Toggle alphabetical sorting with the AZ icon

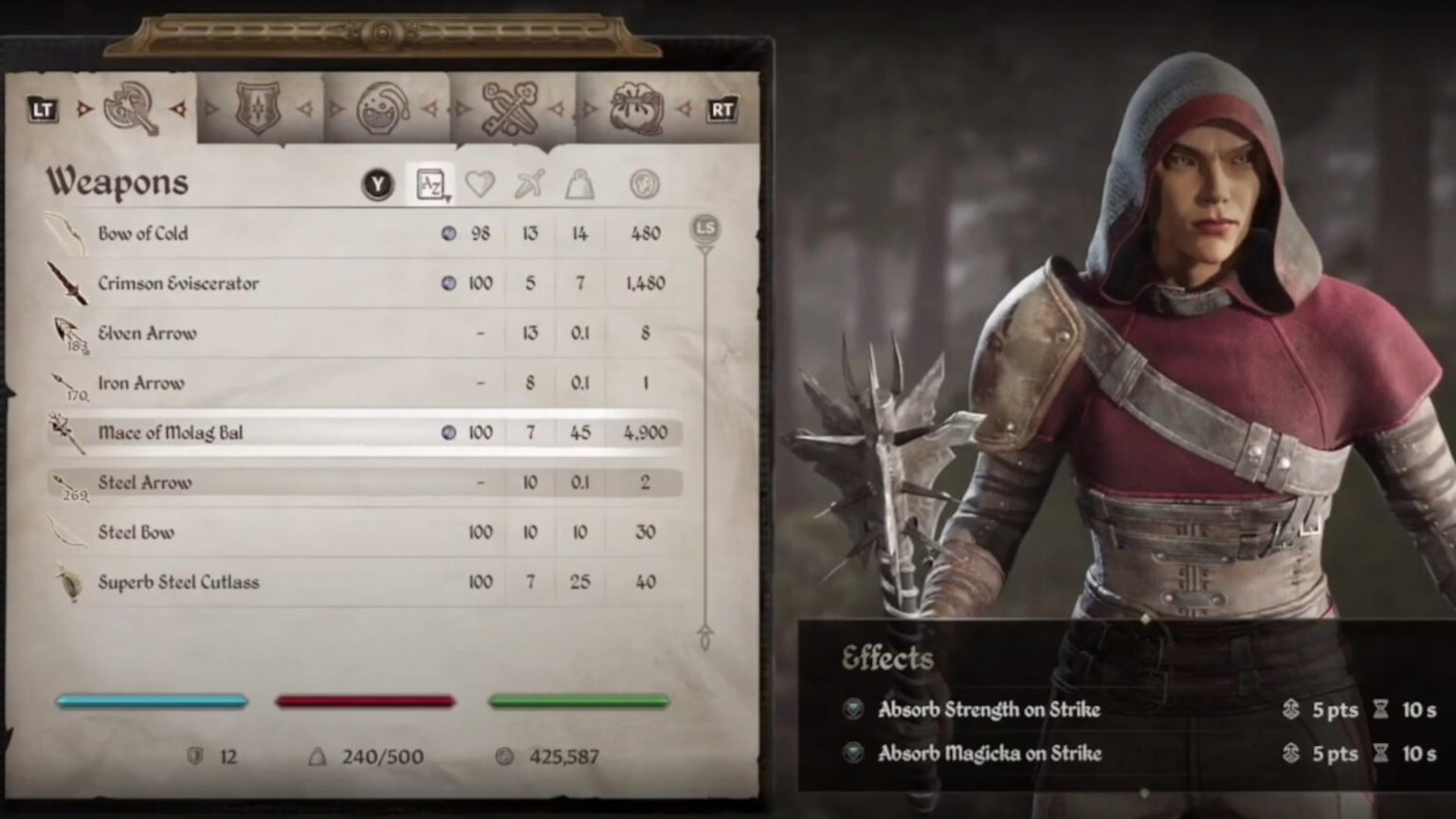pyautogui.click(x=428, y=184)
